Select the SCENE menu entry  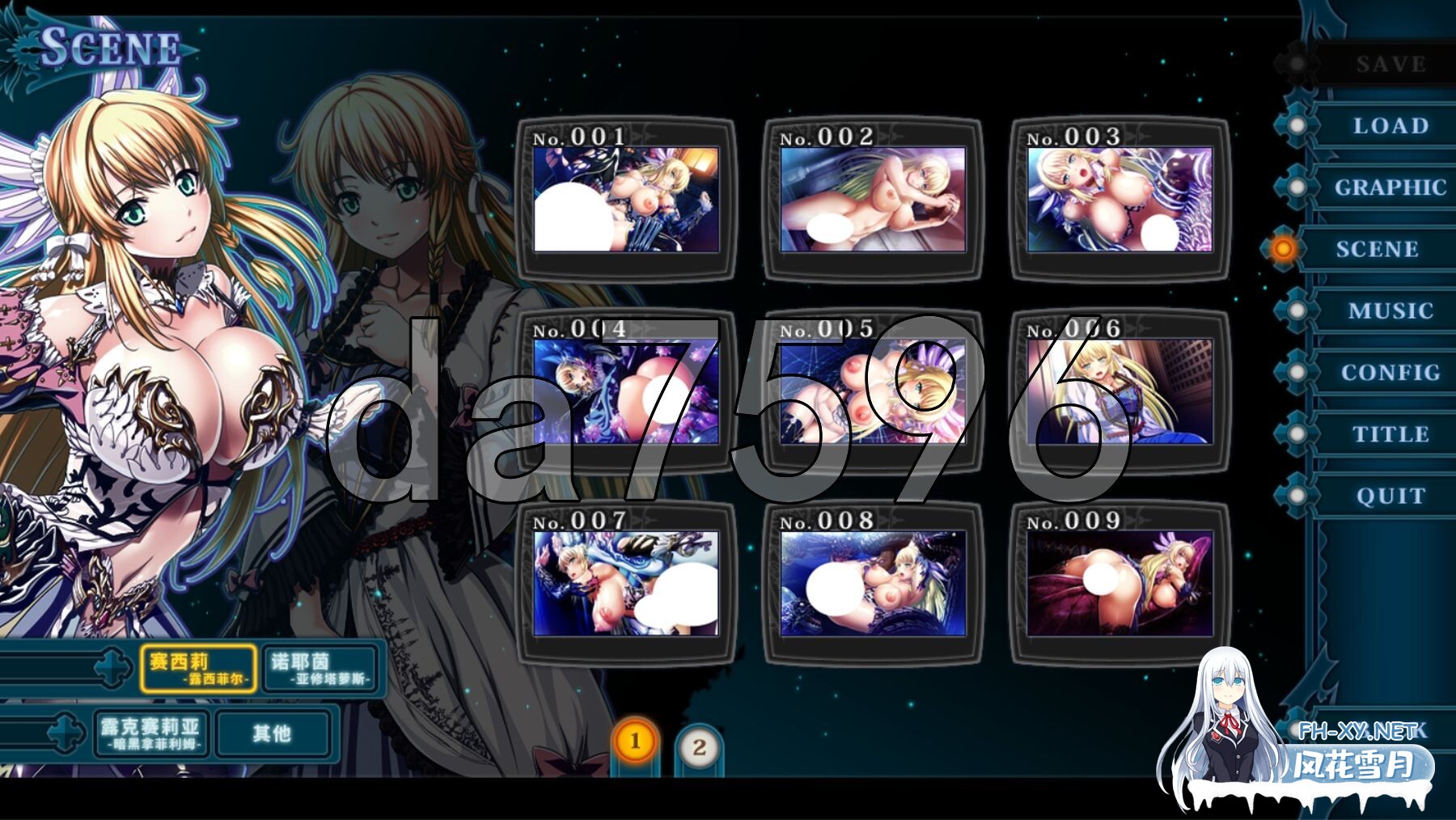tap(1377, 249)
